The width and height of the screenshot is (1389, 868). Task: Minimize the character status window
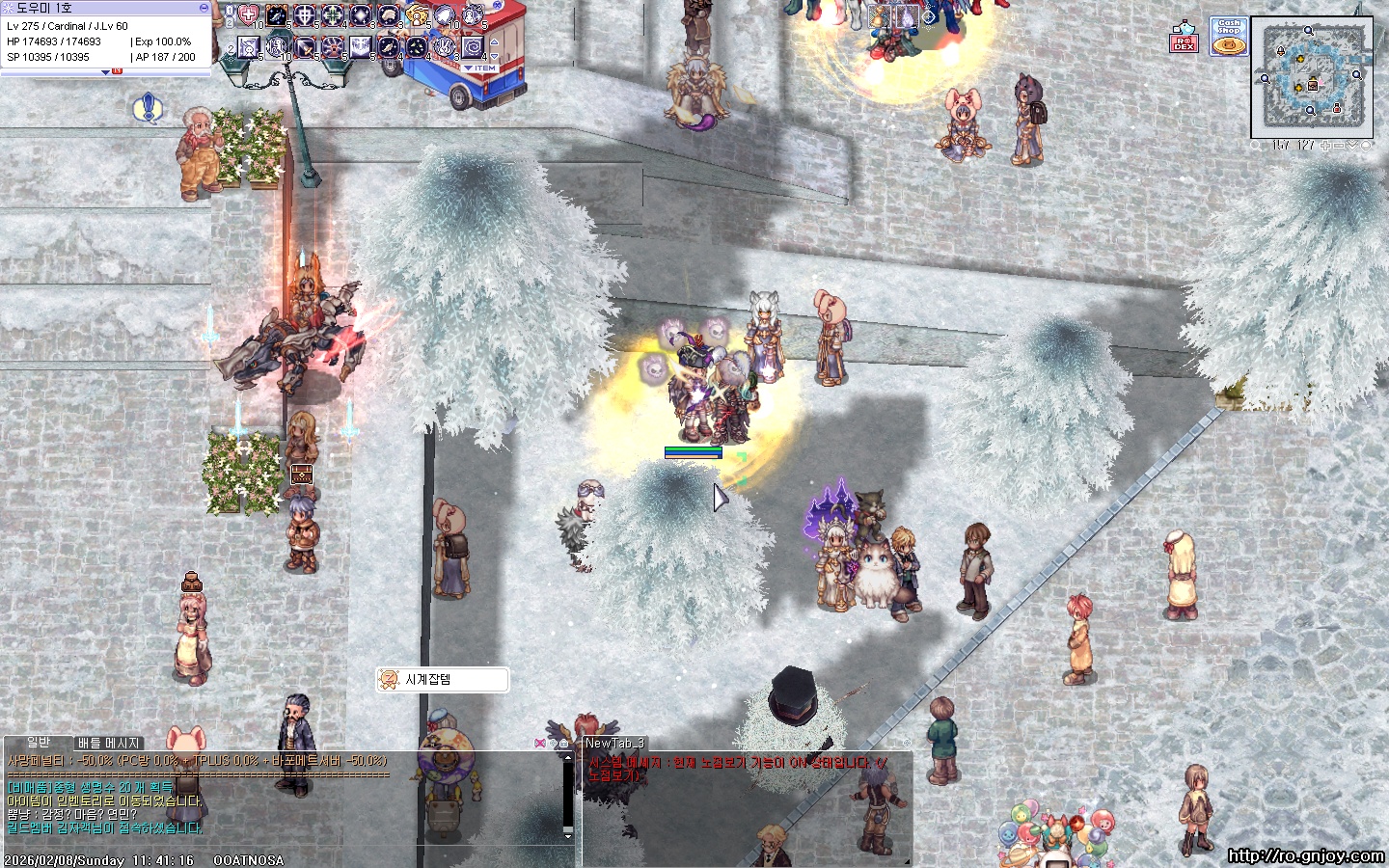point(204,8)
